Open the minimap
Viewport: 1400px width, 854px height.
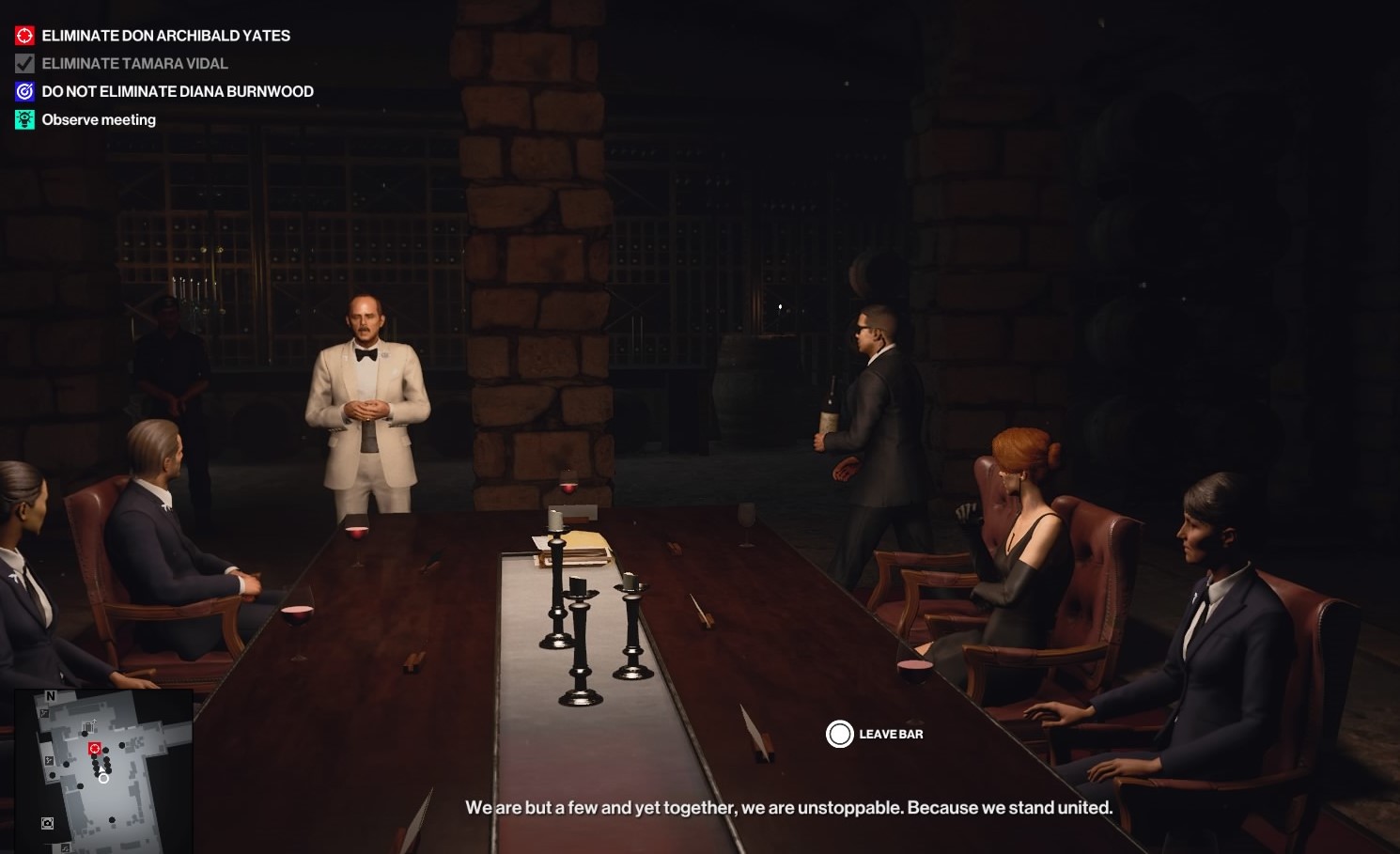103,770
